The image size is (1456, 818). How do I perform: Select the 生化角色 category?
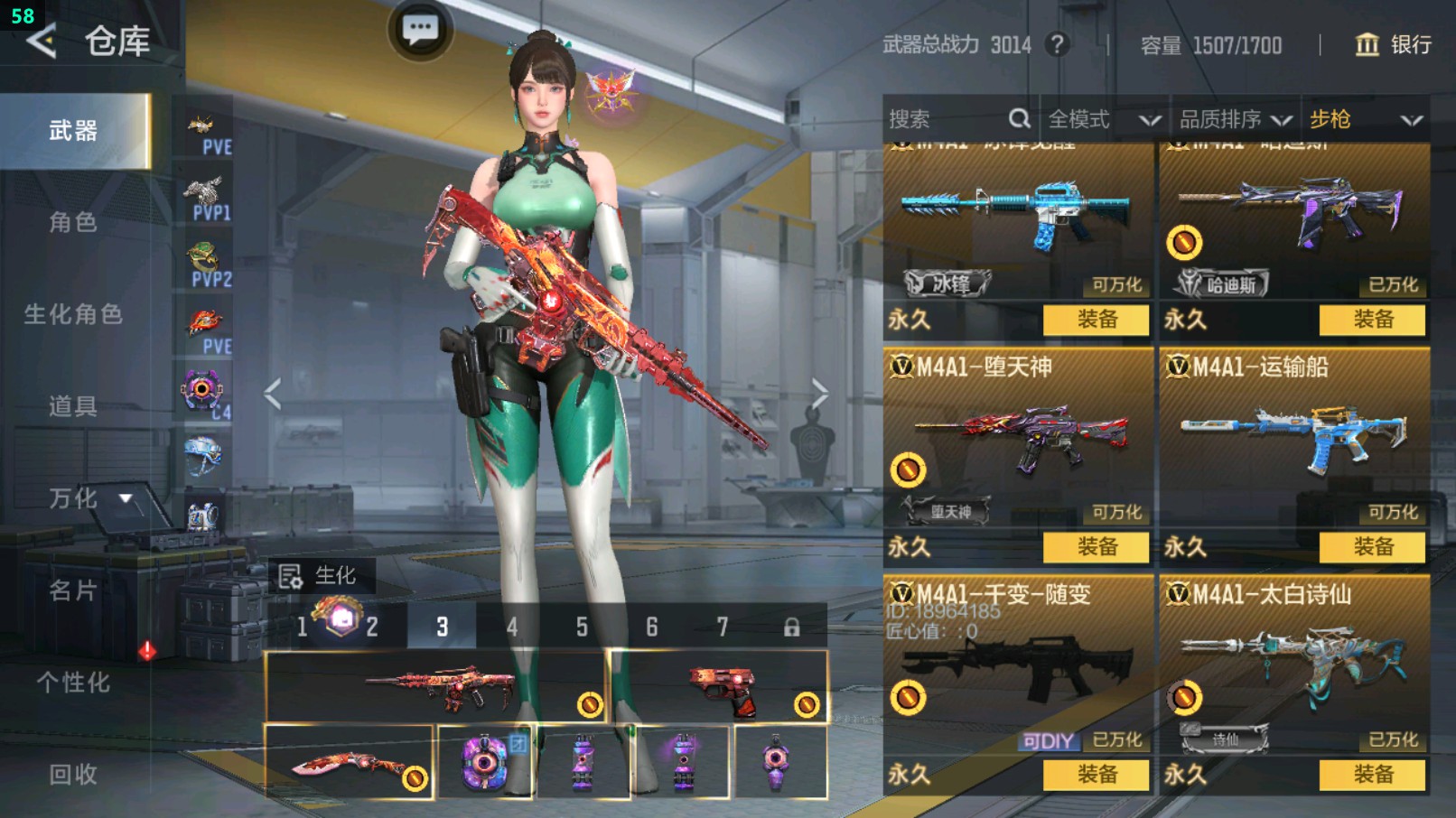pyautogui.click(x=73, y=314)
